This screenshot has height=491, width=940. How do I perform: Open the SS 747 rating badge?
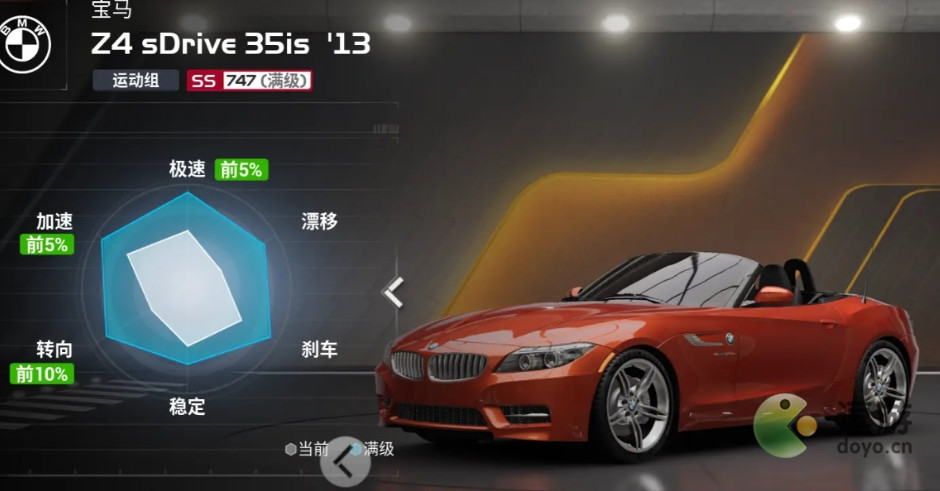pyautogui.click(x=250, y=81)
